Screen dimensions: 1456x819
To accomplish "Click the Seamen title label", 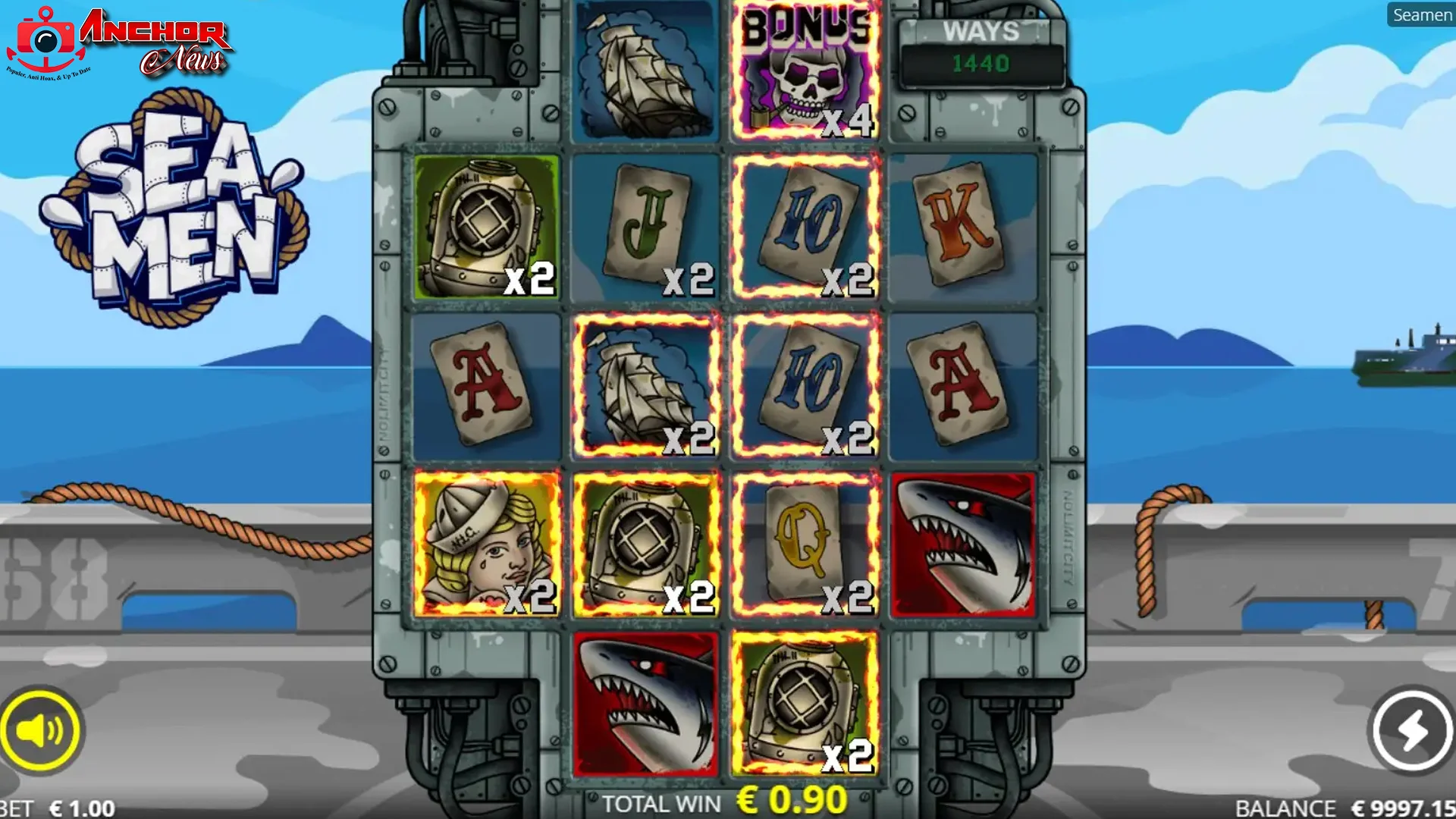I will pos(1421,15).
